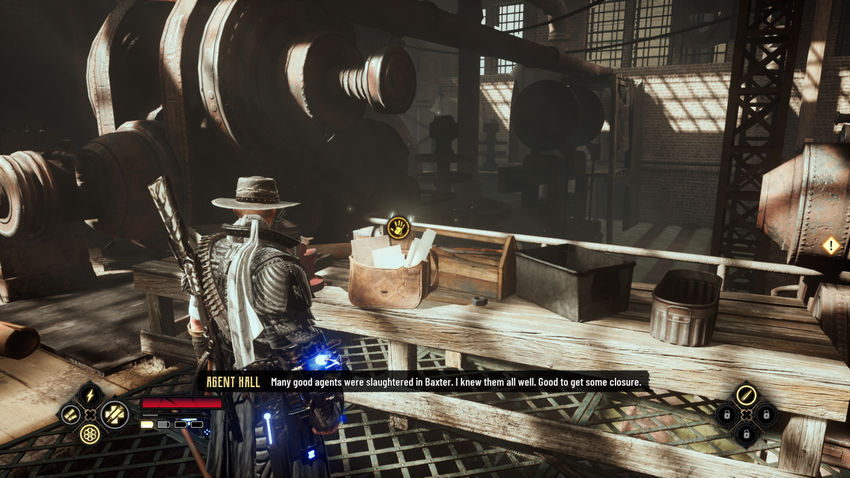
Task: Click the hand interact marker above the satchel
Action: click(x=398, y=226)
